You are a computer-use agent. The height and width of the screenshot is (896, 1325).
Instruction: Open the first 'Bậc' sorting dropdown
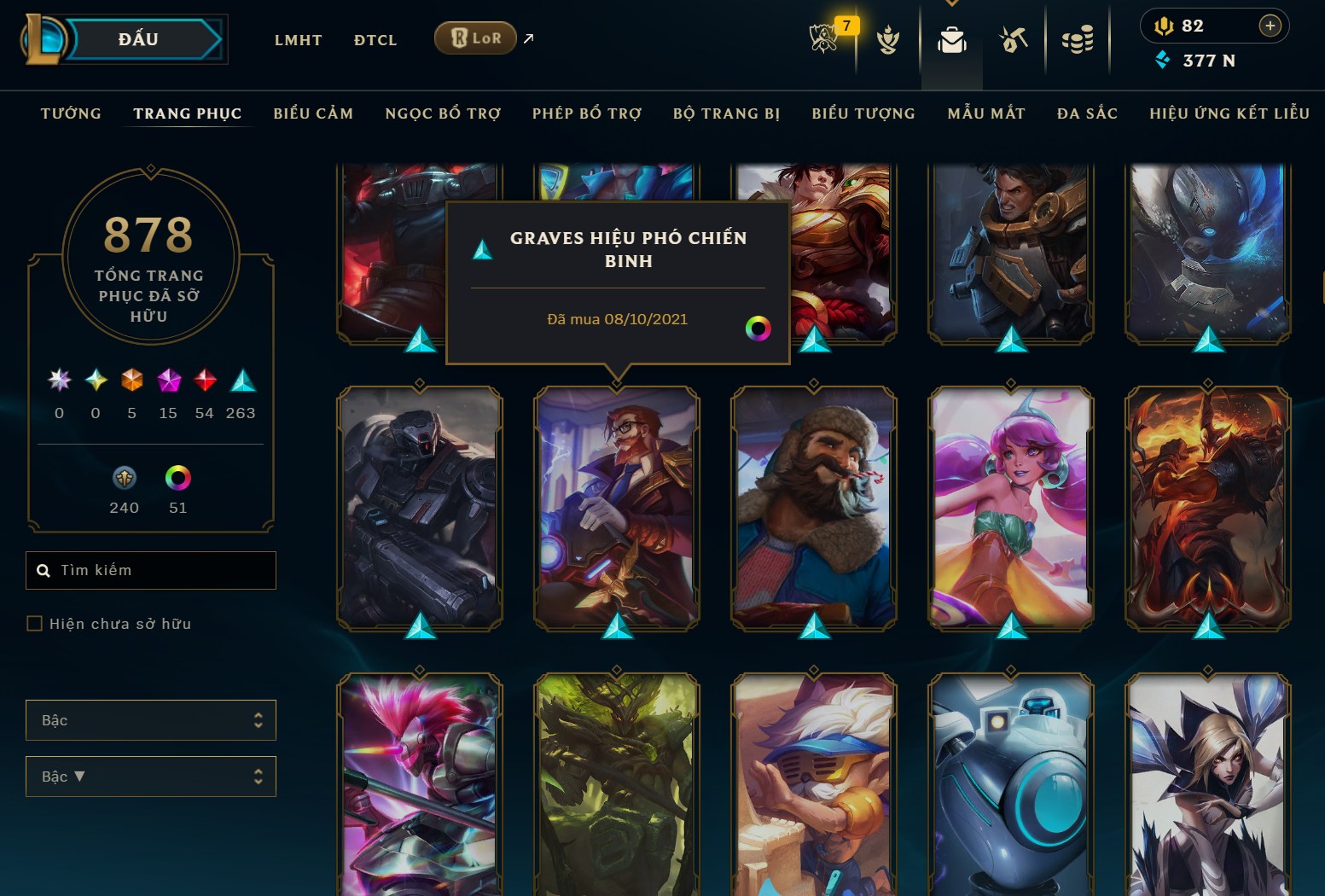click(x=151, y=719)
